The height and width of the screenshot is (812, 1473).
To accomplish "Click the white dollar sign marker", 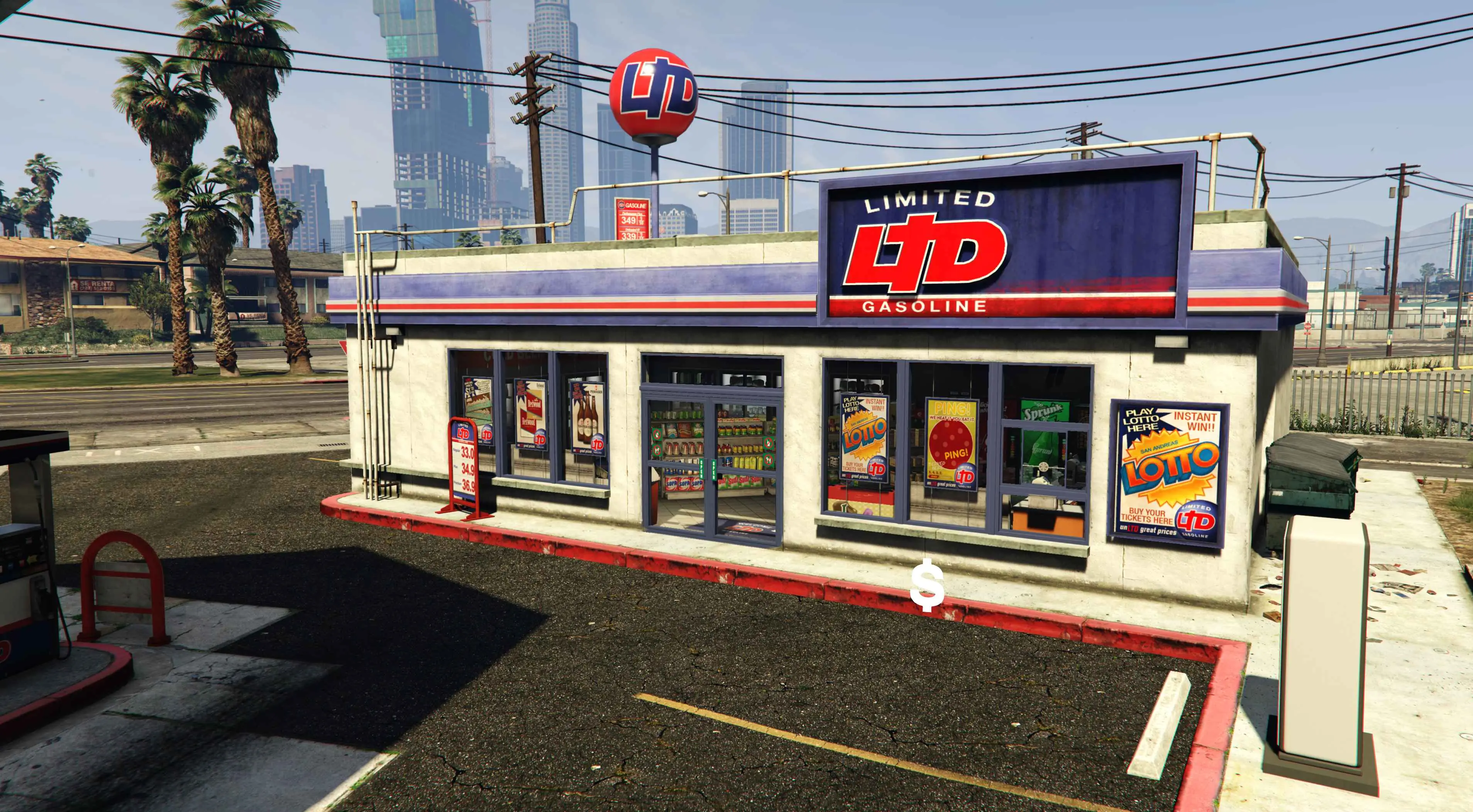I will (927, 586).
